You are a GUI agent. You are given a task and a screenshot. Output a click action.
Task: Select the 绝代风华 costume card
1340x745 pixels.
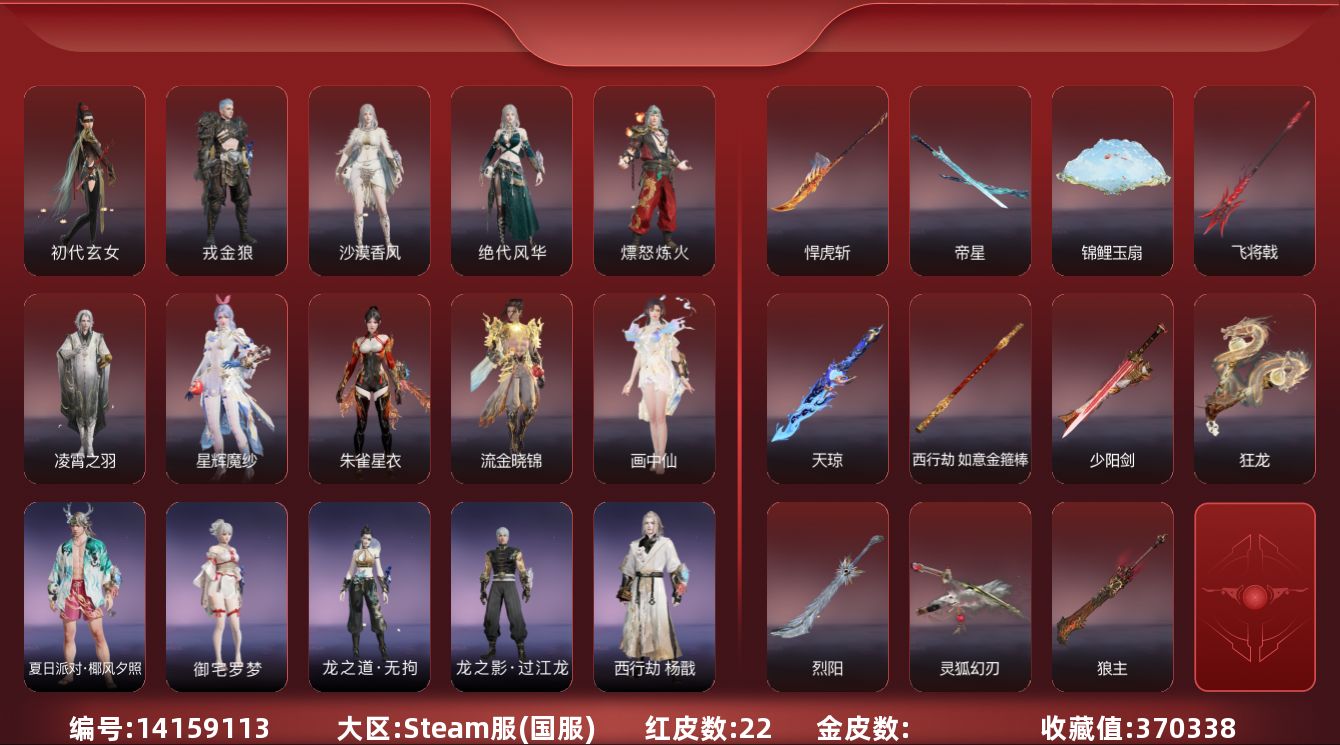[x=512, y=180]
